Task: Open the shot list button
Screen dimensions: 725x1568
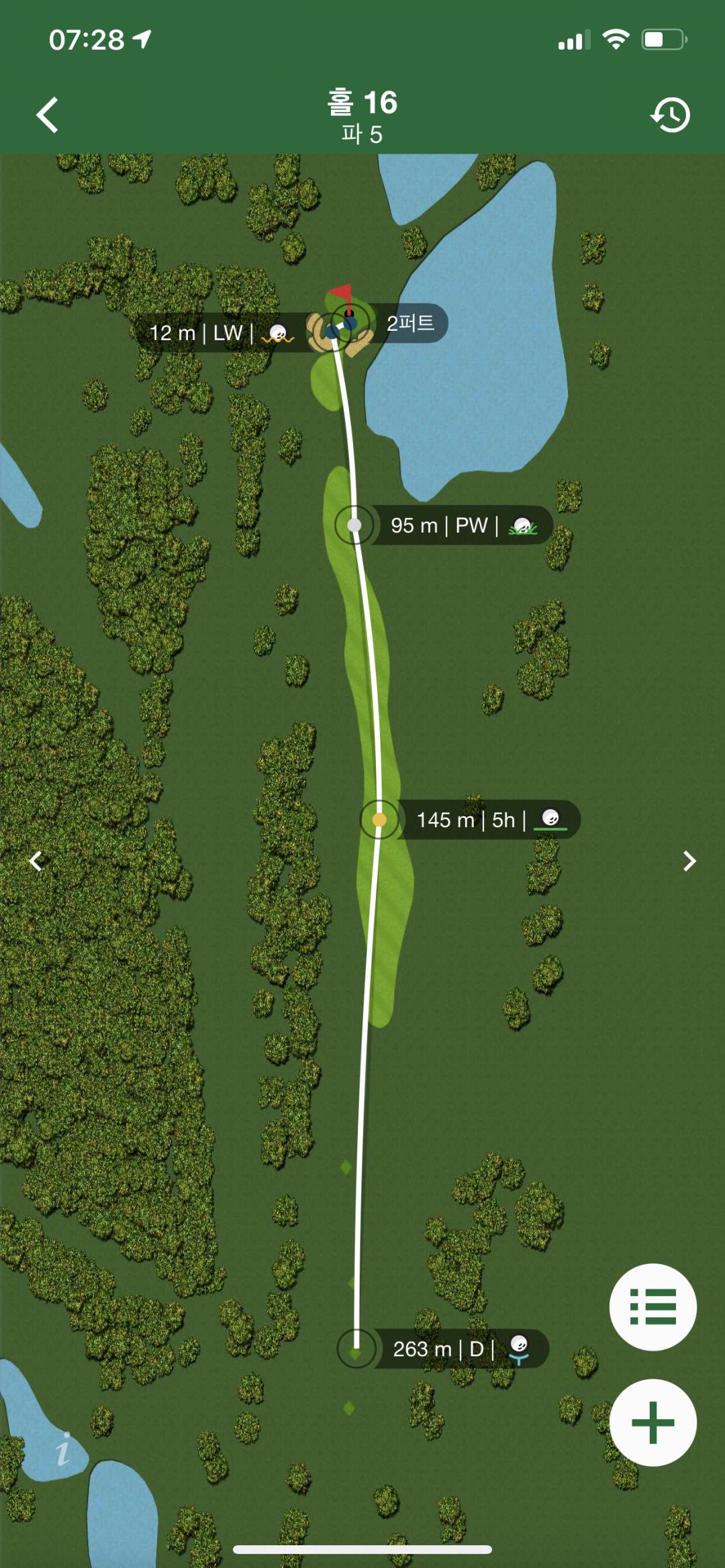Action: coord(652,1306)
